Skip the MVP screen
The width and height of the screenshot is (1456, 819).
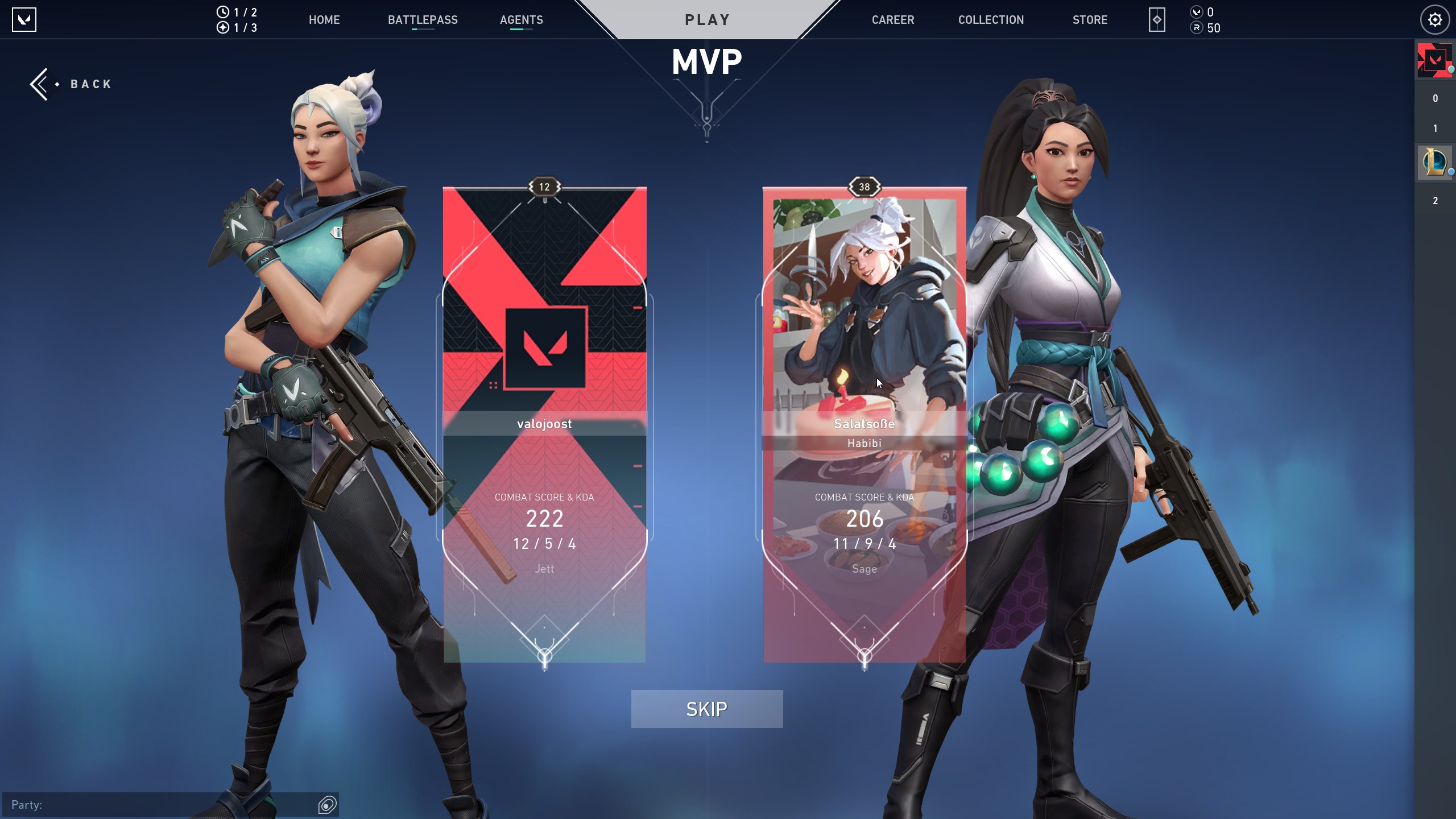tap(706, 709)
